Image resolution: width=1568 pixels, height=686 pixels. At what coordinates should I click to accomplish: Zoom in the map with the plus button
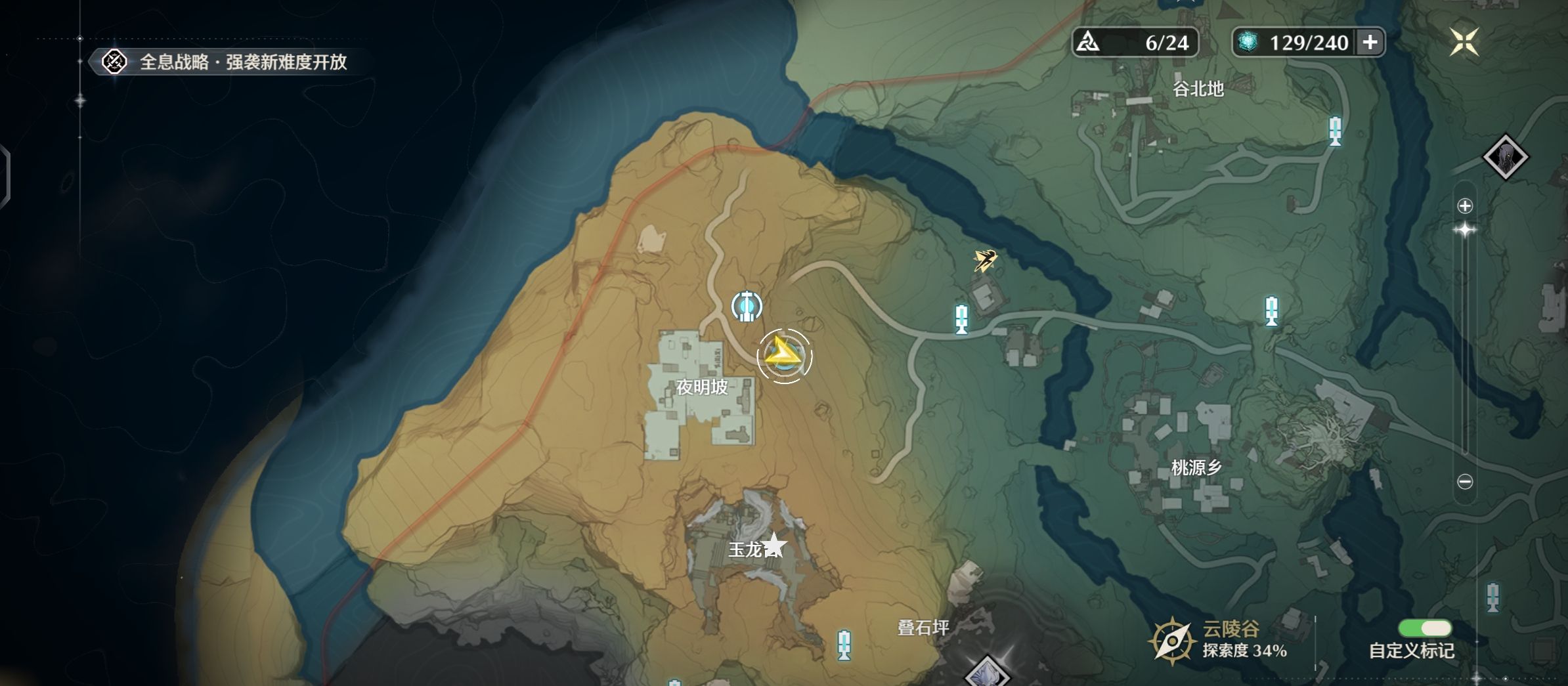(1465, 206)
